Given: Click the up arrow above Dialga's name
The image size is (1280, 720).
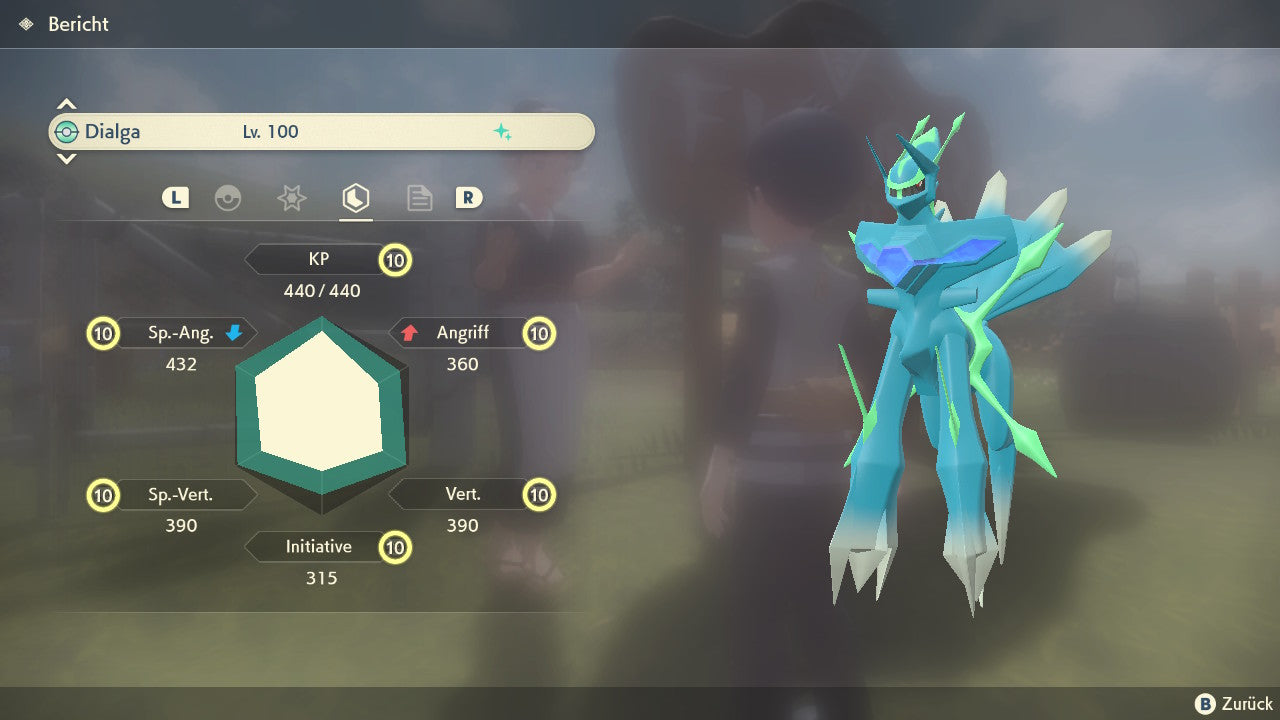Looking at the screenshot, I should point(66,104).
